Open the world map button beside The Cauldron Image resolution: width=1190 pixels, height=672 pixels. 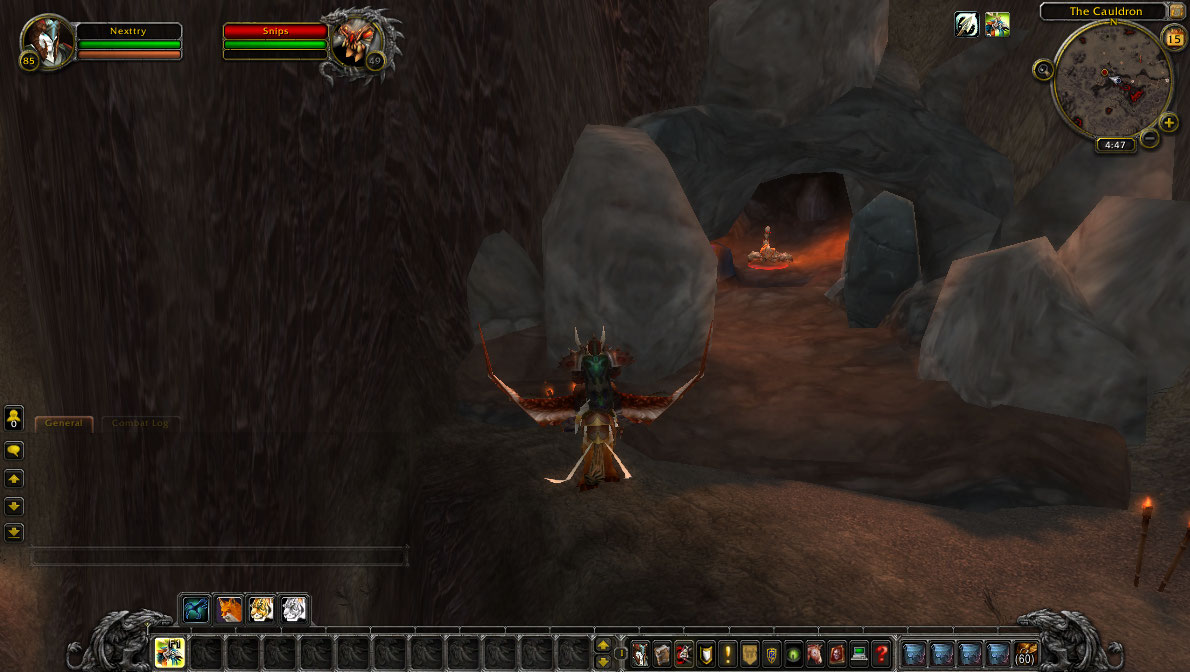[x=1177, y=11]
